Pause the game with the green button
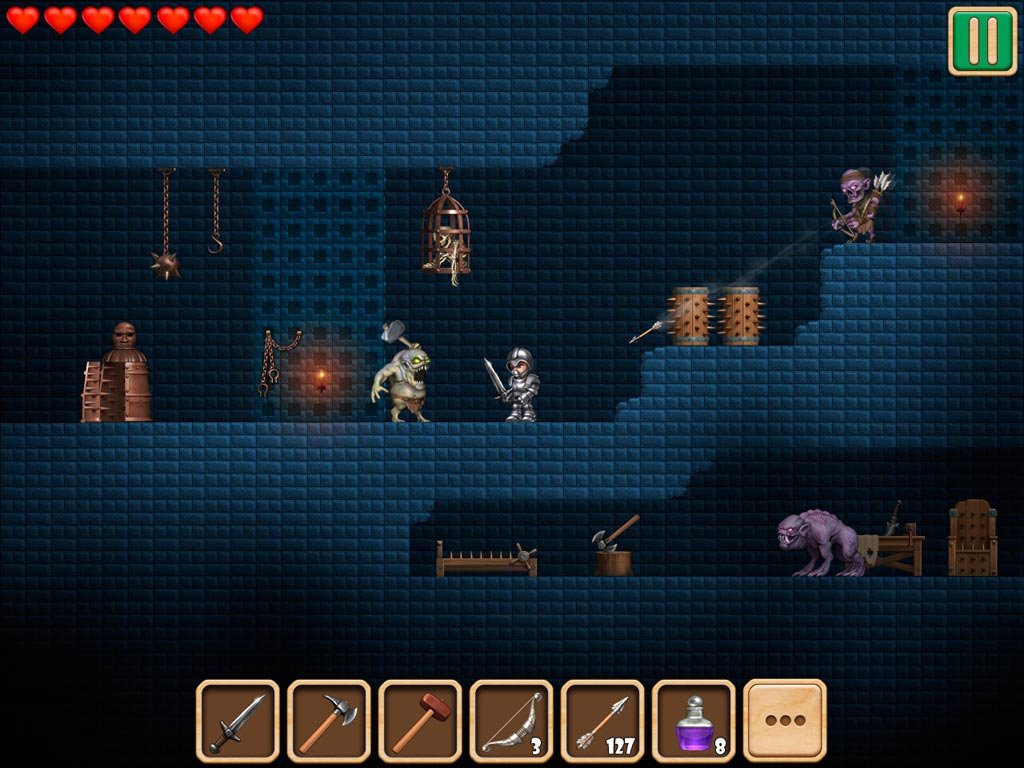 coord(982,41)
